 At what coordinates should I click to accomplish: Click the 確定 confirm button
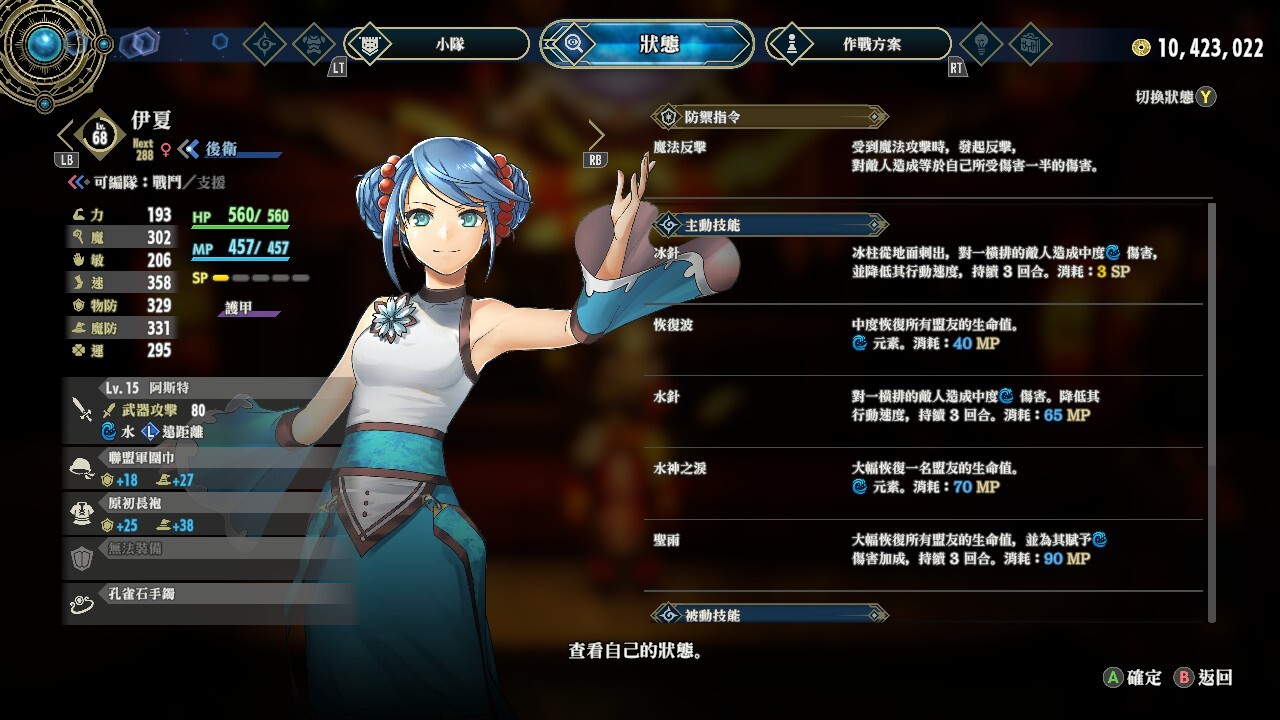pyautogui.click(x=1133, y=678)
